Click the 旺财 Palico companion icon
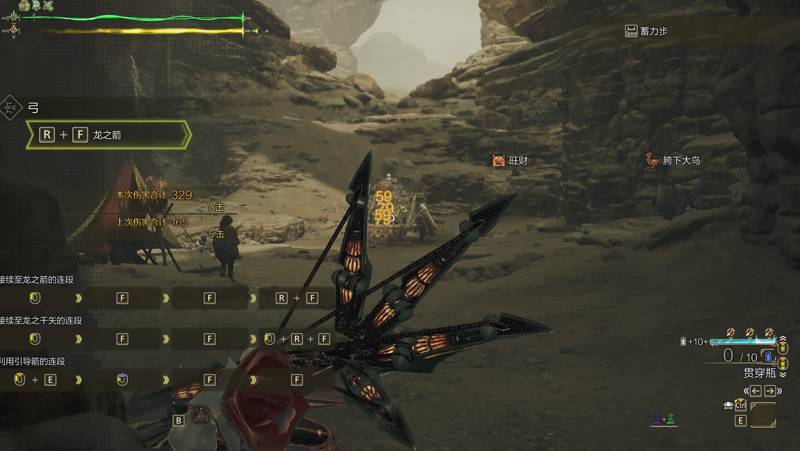Screen dimensions: 800x451 tap(498, 160)
